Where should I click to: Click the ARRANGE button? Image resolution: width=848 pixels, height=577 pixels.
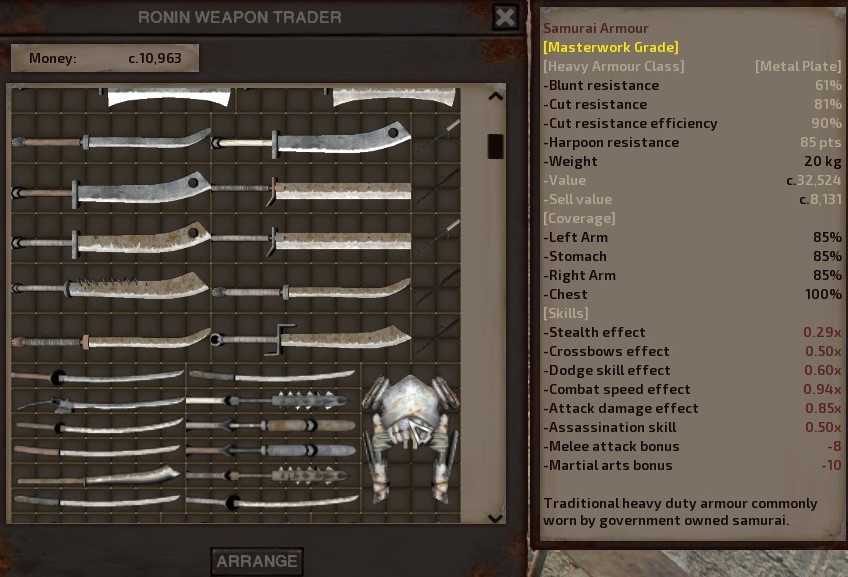tap(257, 561)
